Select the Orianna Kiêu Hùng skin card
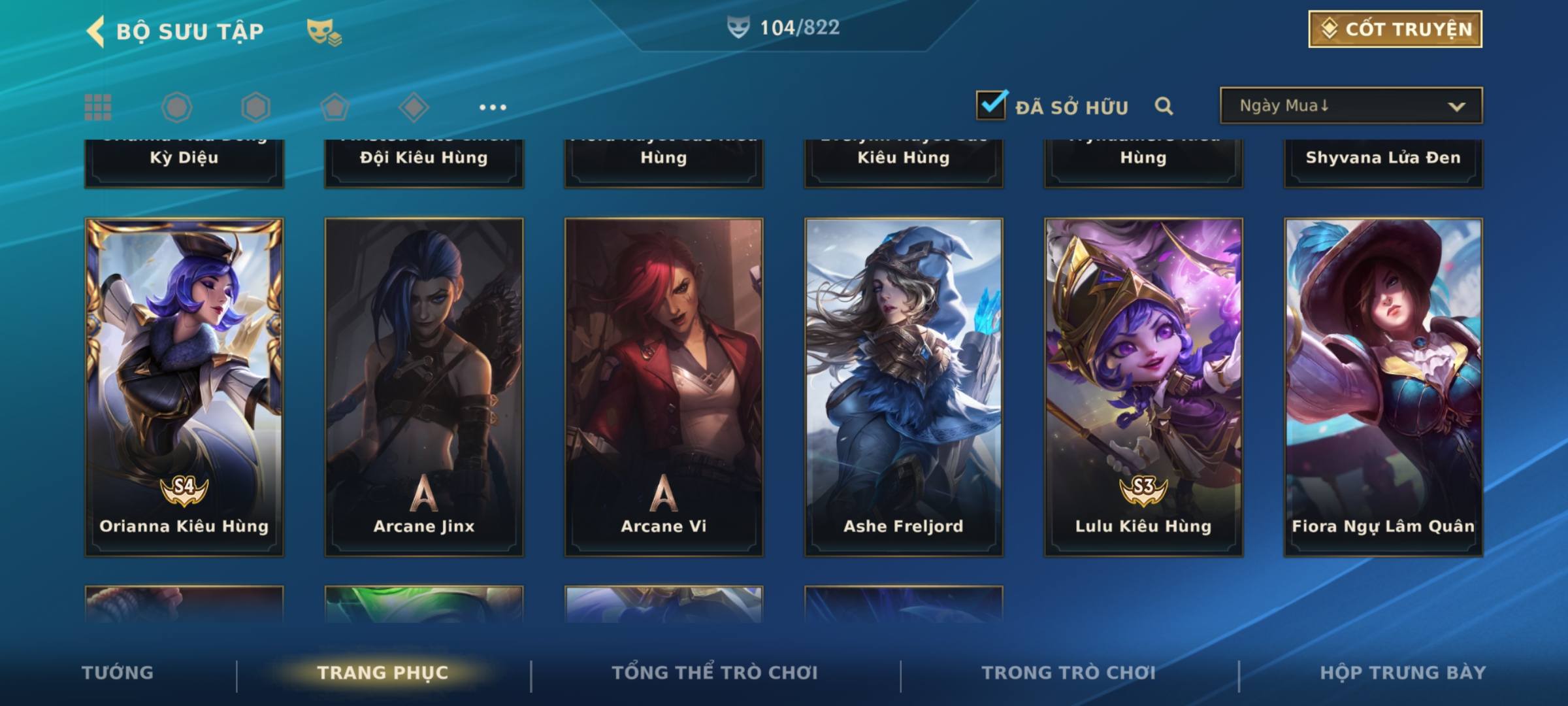 point(184,387)
